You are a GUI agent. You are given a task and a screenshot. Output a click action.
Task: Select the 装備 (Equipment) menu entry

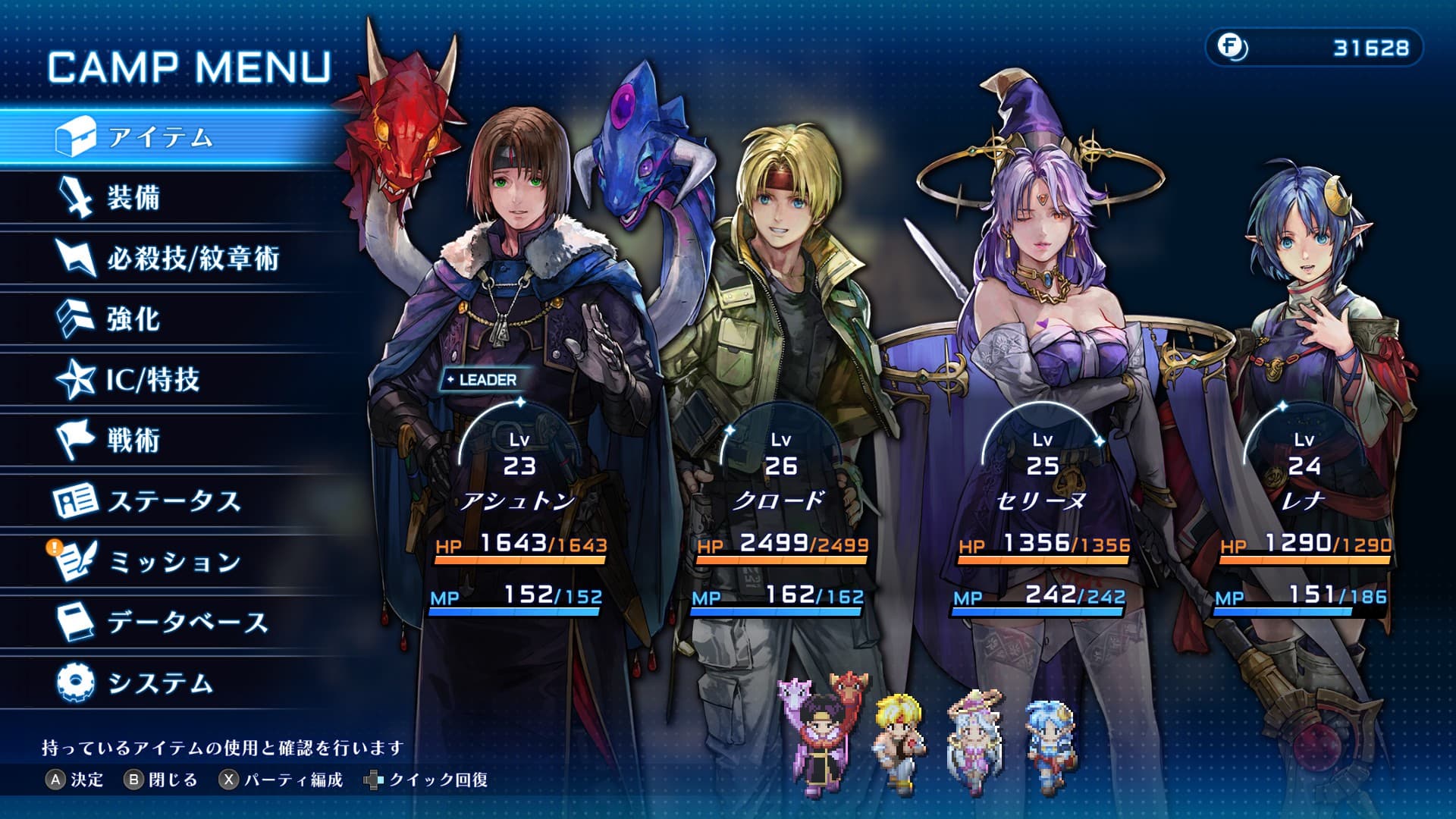point(134,198)
